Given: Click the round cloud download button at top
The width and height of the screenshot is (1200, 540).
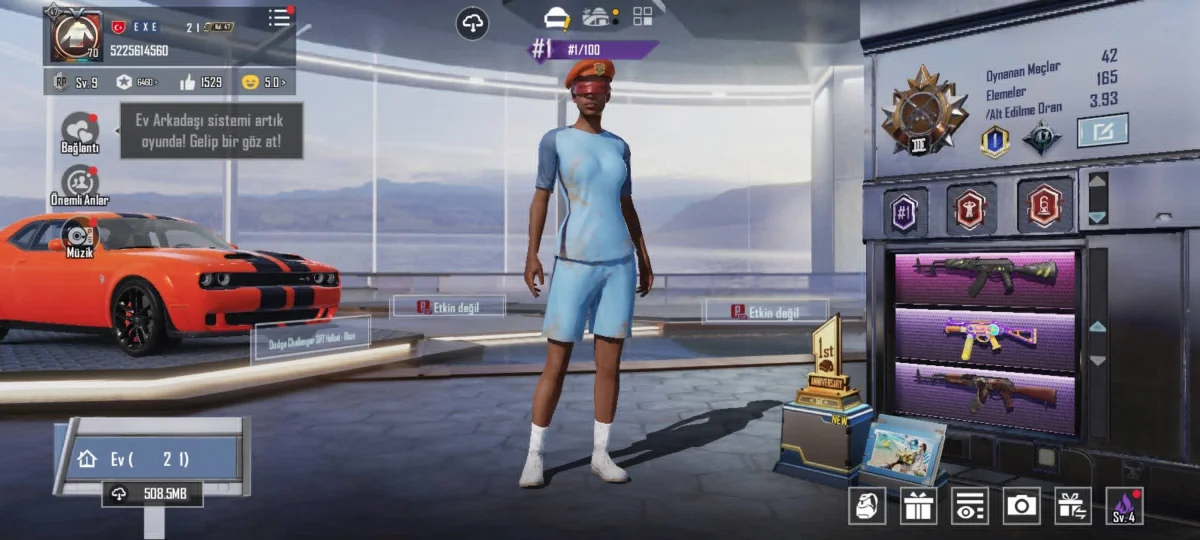Looking at the screenshot, I should coord(472,23).
